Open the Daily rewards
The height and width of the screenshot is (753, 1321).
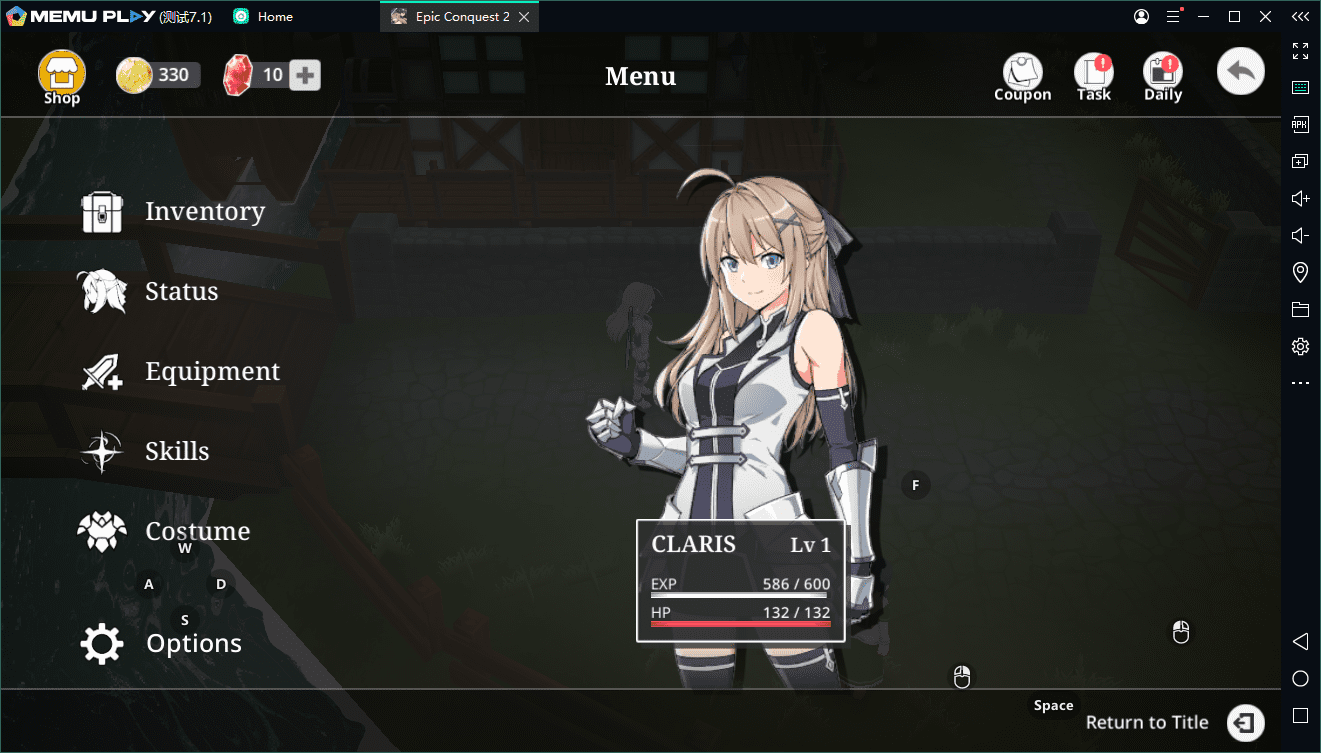(x=1163, y=78)
